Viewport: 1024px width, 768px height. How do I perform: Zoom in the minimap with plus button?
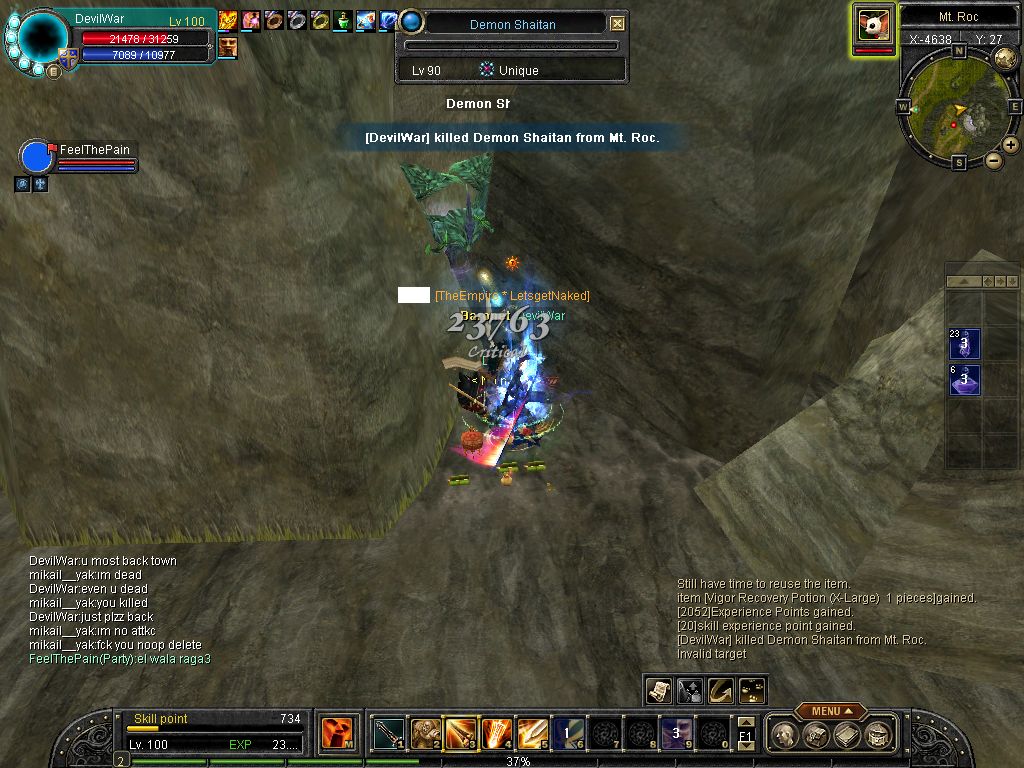pyautogui.click(x=1011, y=145)
